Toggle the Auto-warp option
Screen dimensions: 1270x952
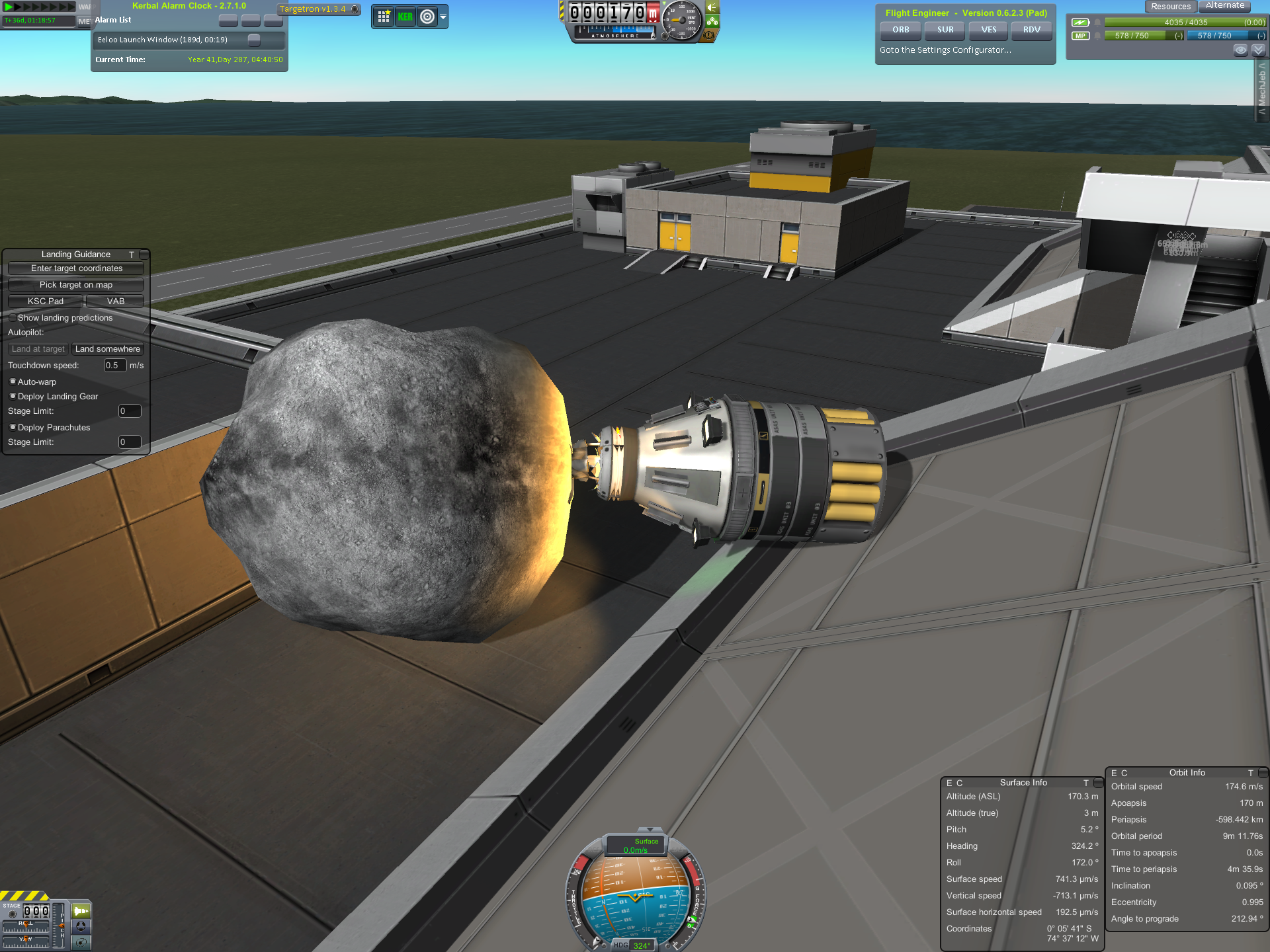click(x=13, y=382)
